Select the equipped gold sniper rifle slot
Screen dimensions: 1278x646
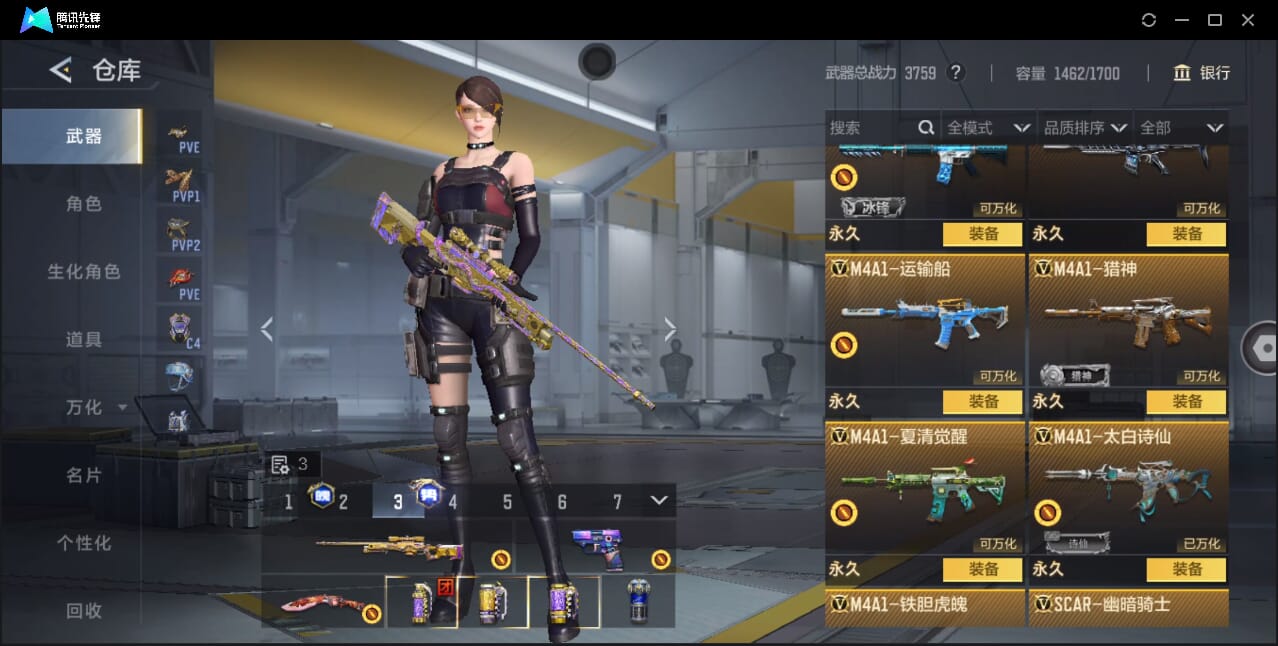coord(388,547)
